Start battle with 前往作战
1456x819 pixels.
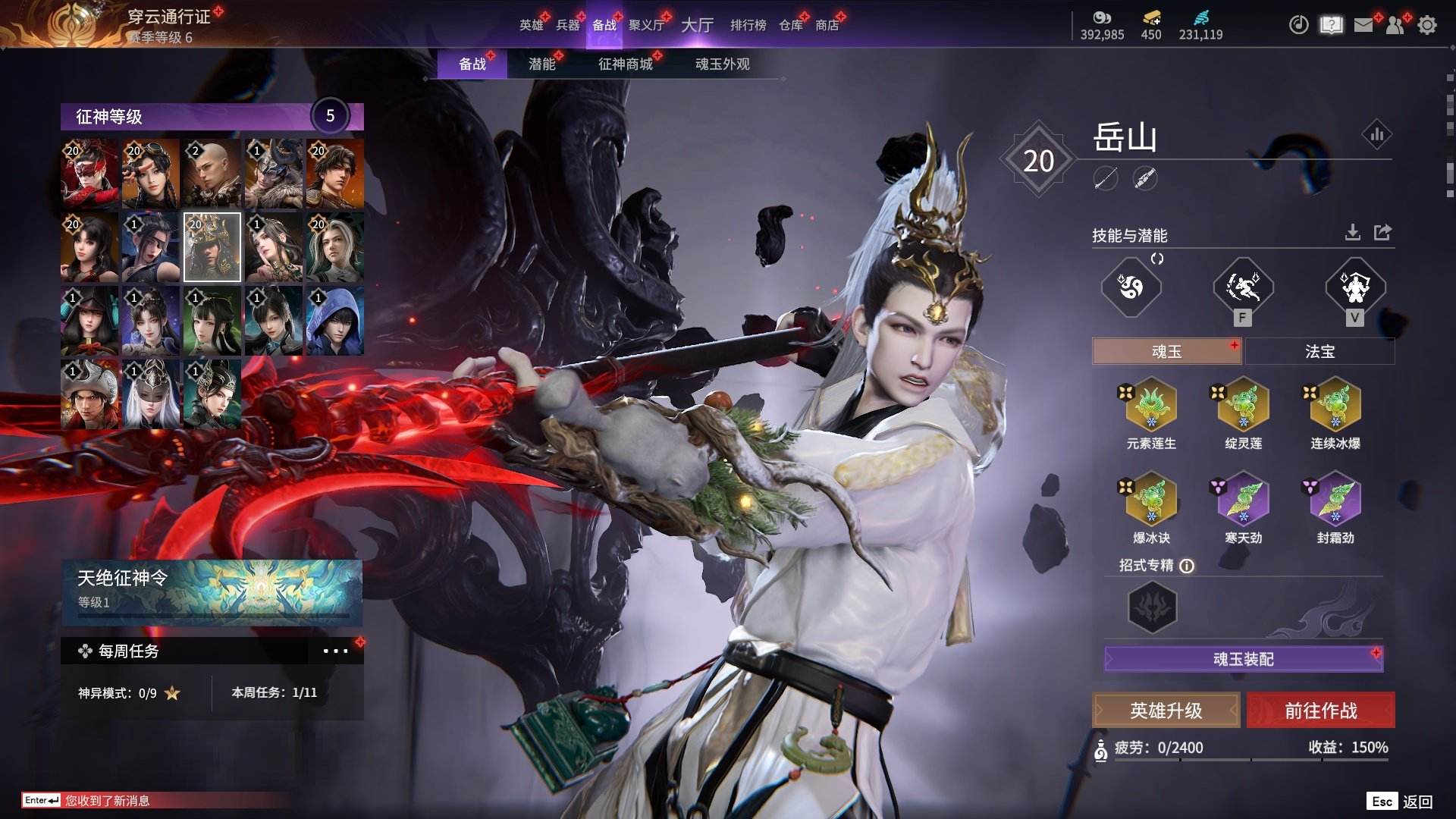click(1320, 711)
